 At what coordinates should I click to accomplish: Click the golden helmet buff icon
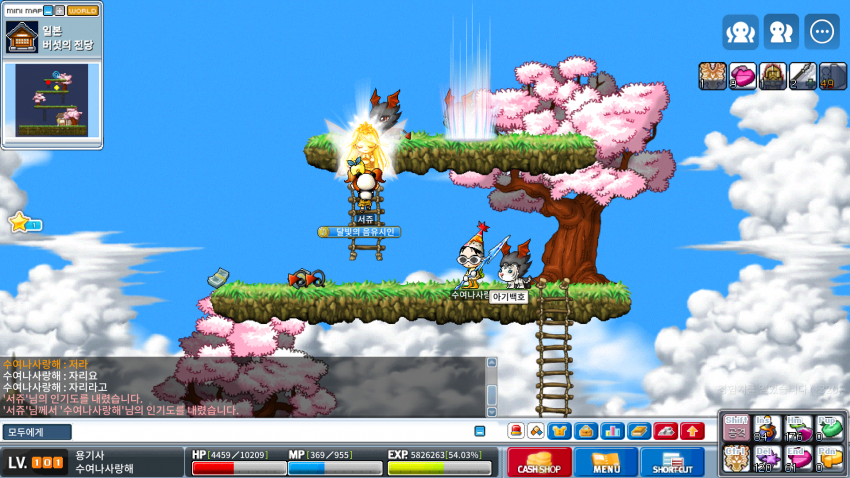coord(773,76)
